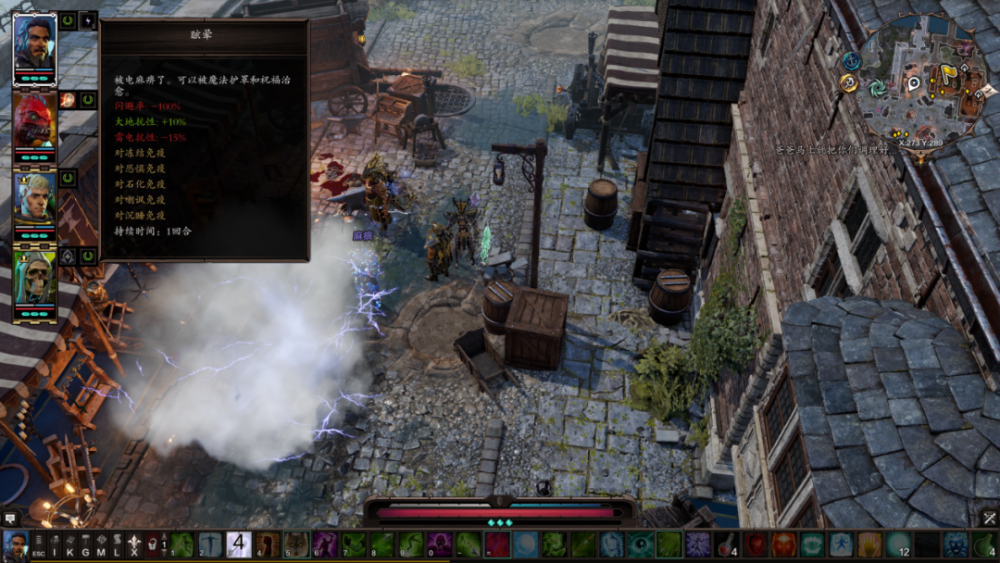Open the ESC game menu button
Screen dimensions: 1000x563
point(39,546)
